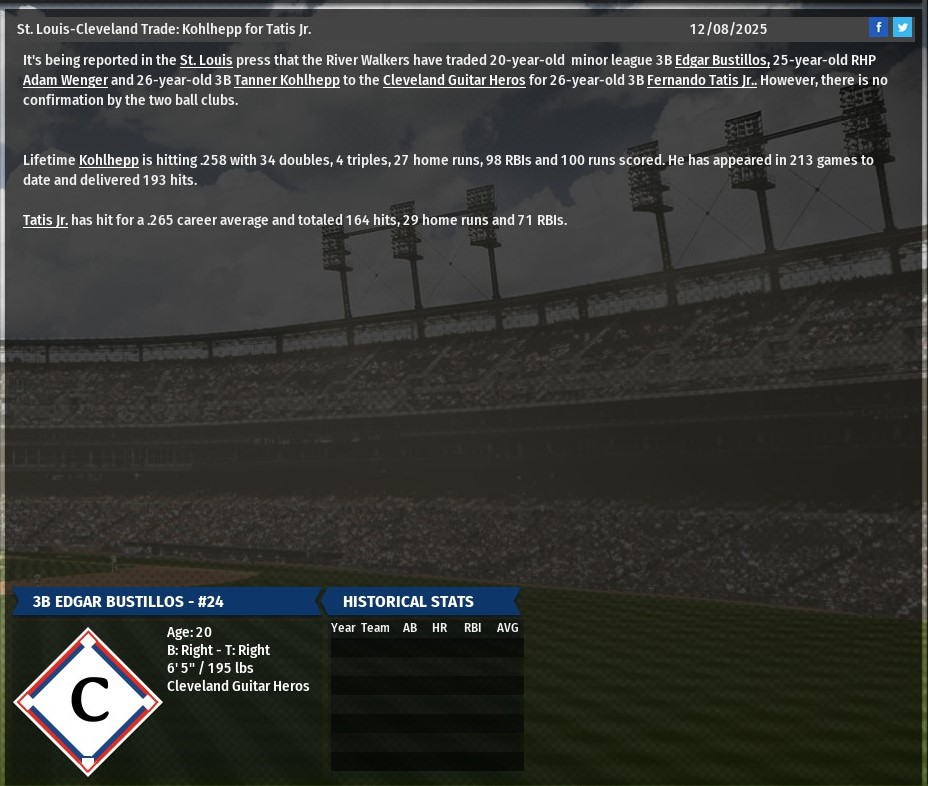928x786 pixels.
Task: Click the Tatis Jr. link beside career average
Action: [45, 220]
